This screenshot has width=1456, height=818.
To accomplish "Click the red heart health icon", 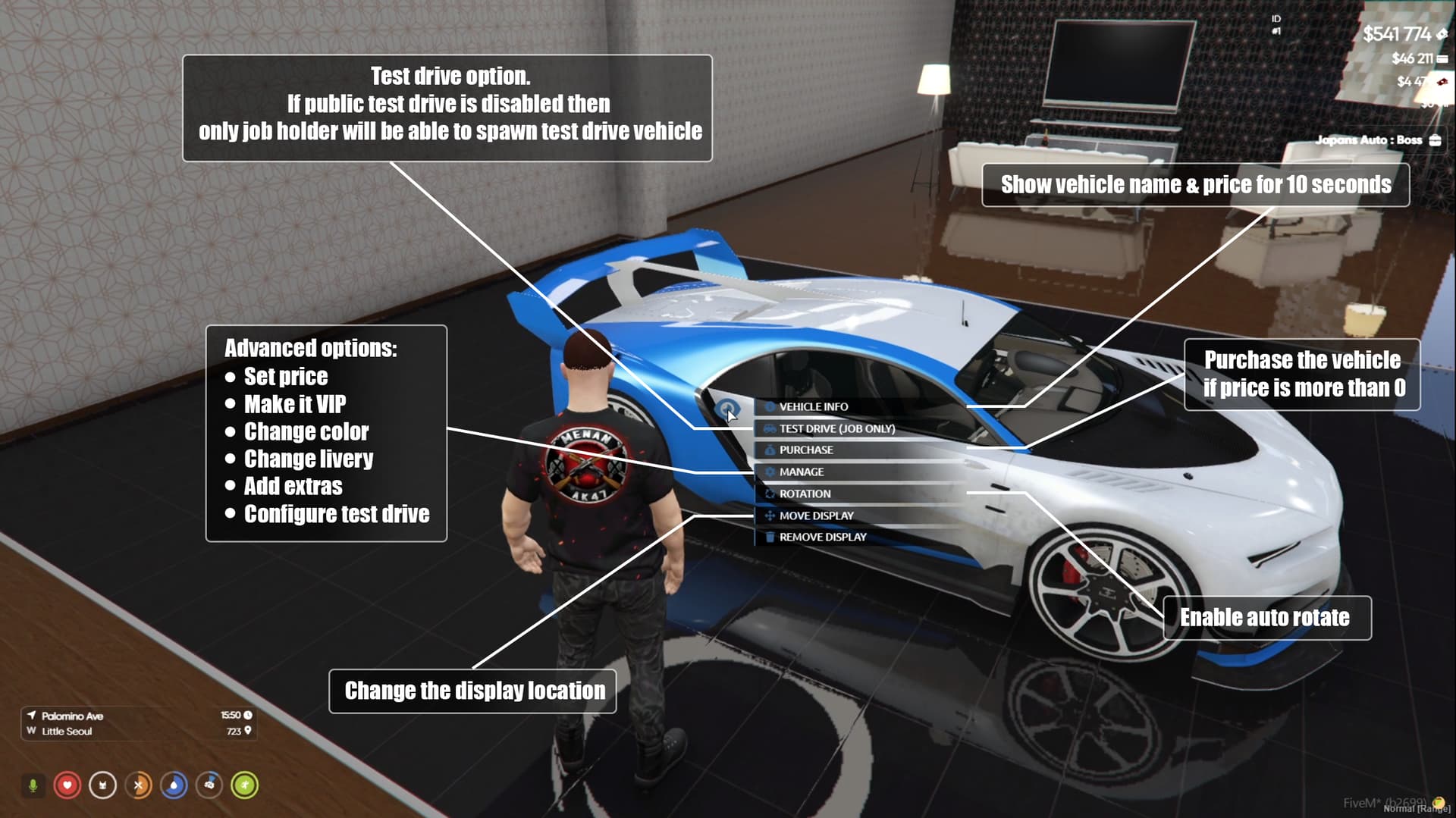I will 68,785.
